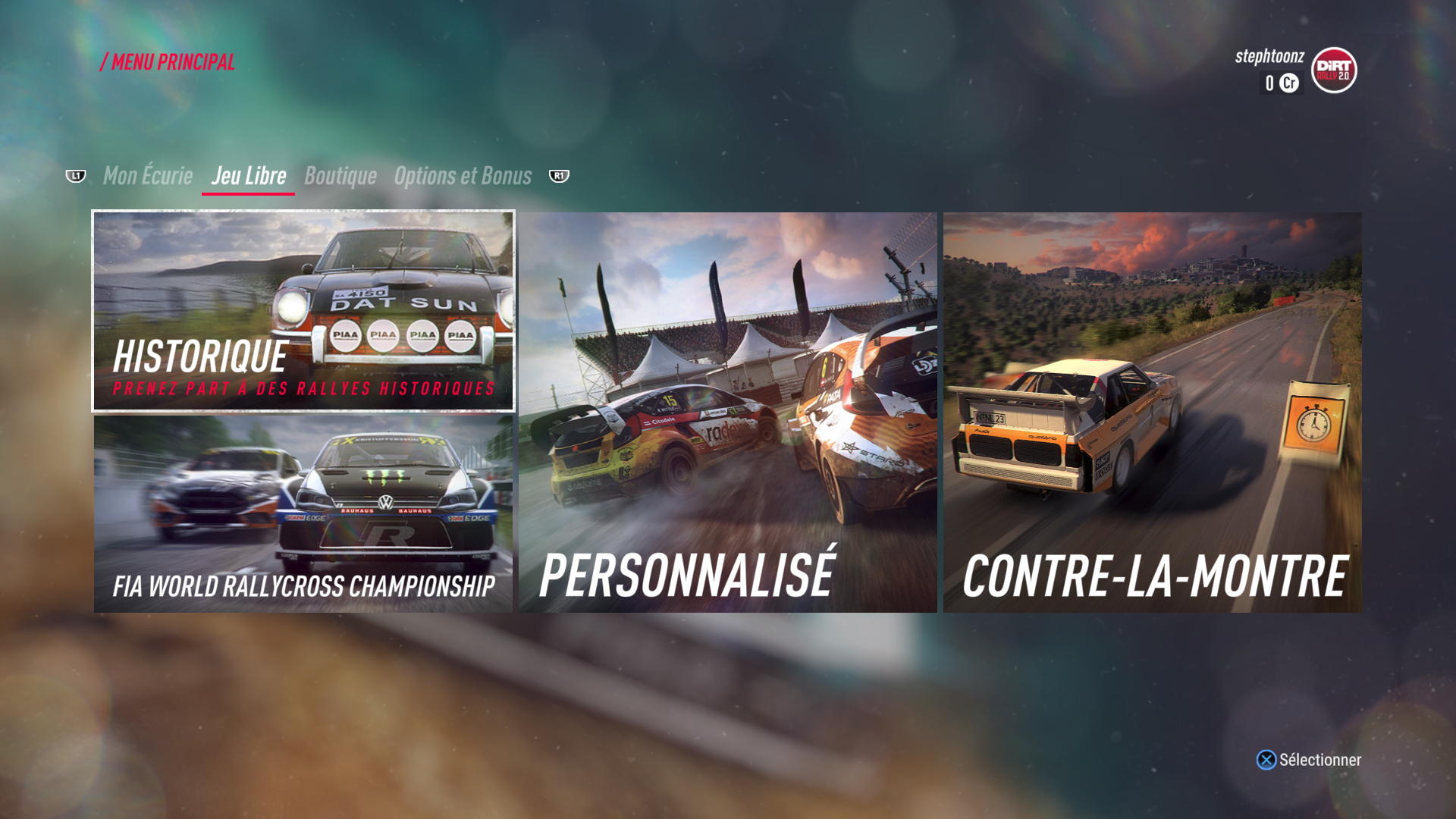Select the Jeu Libre tab

coord(249,176)
